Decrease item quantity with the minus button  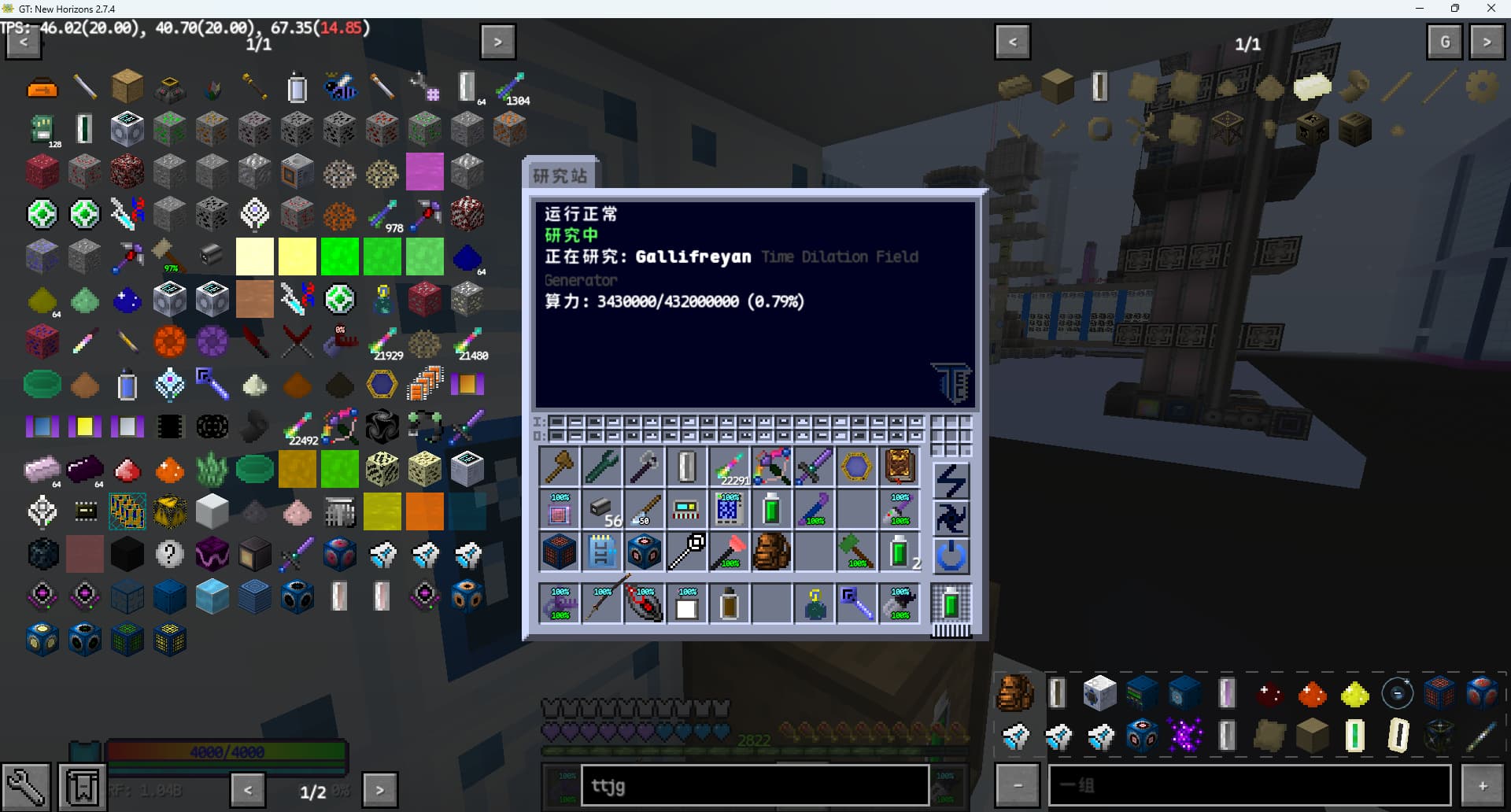[1018, 785]
